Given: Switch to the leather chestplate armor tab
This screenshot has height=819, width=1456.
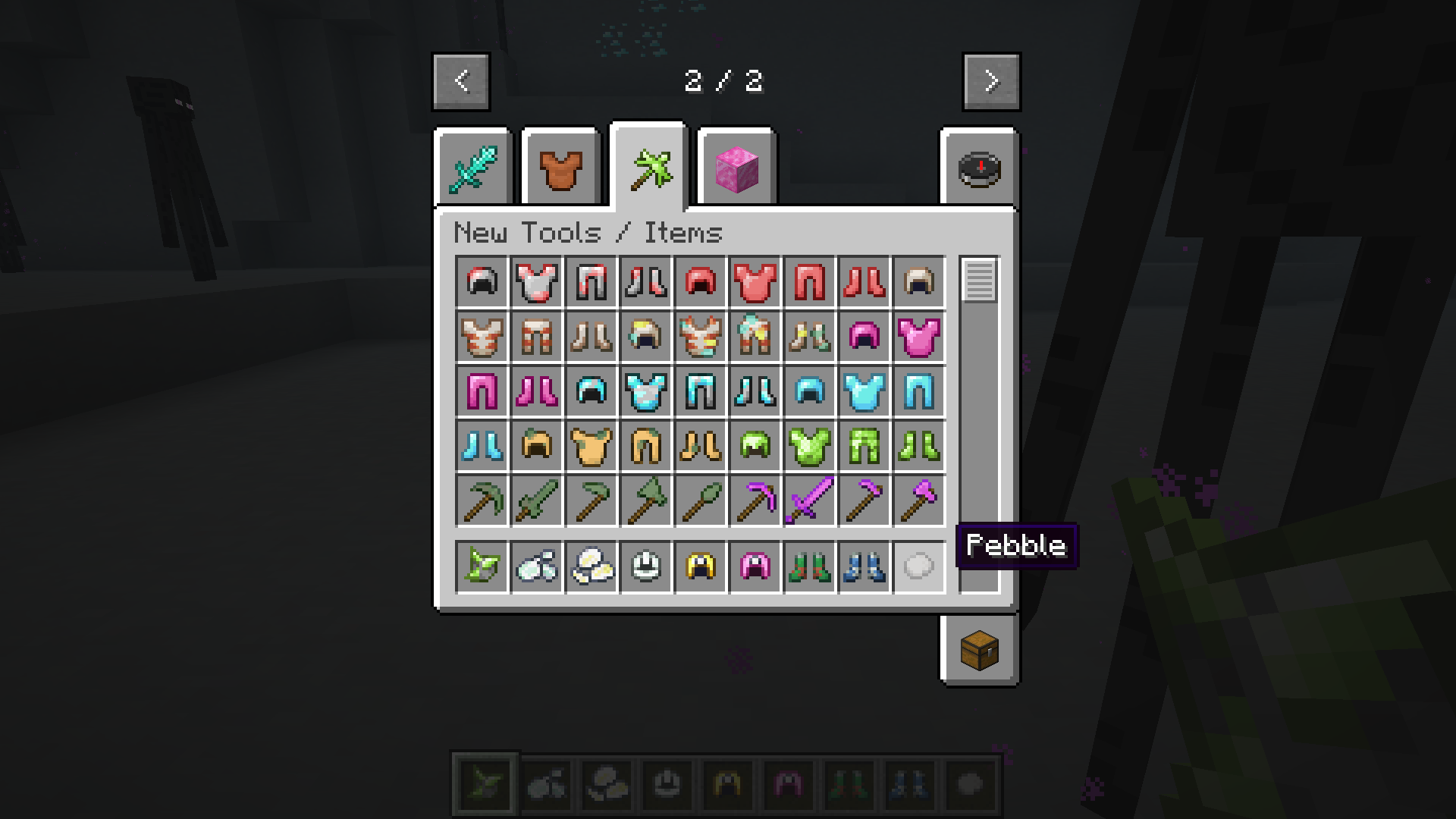Looking at the screenshot, I should pos(560,168).
